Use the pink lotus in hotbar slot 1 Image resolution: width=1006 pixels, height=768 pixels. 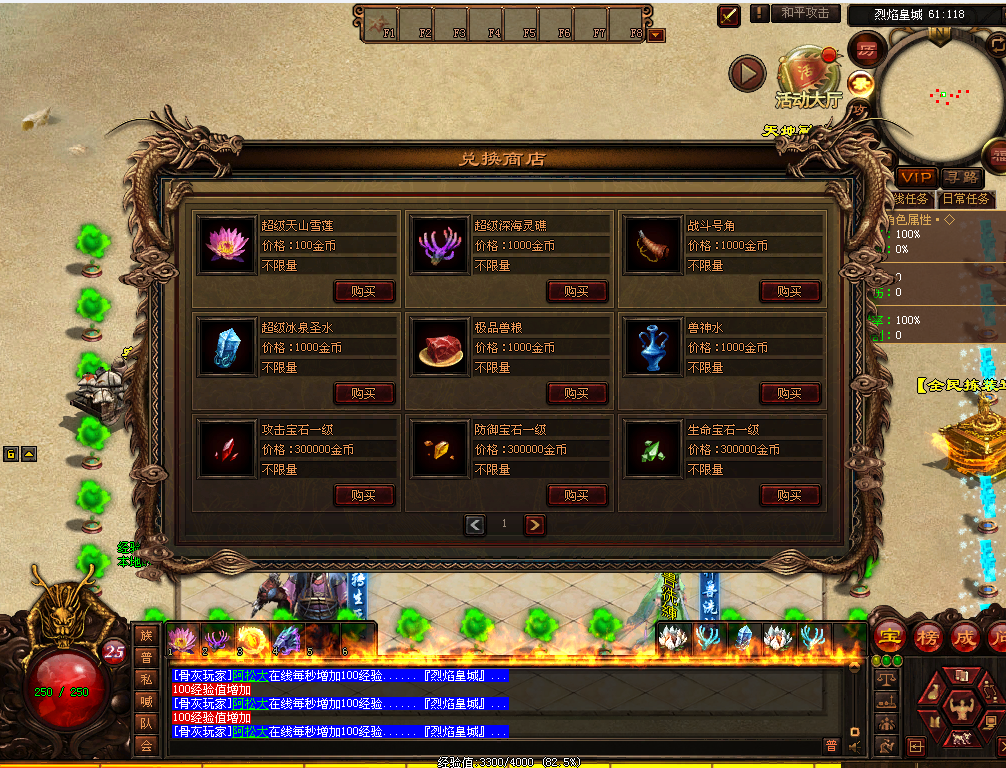182,639
